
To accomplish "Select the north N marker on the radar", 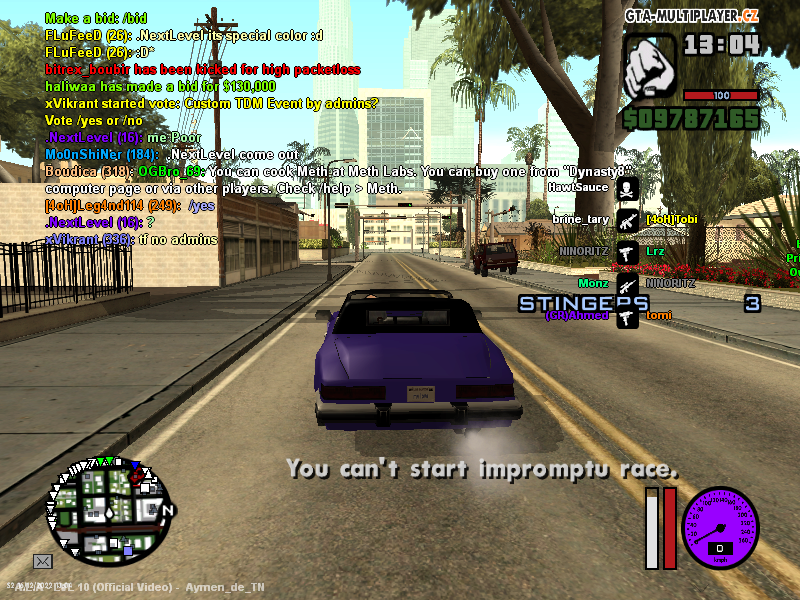I will pos(168,510).
